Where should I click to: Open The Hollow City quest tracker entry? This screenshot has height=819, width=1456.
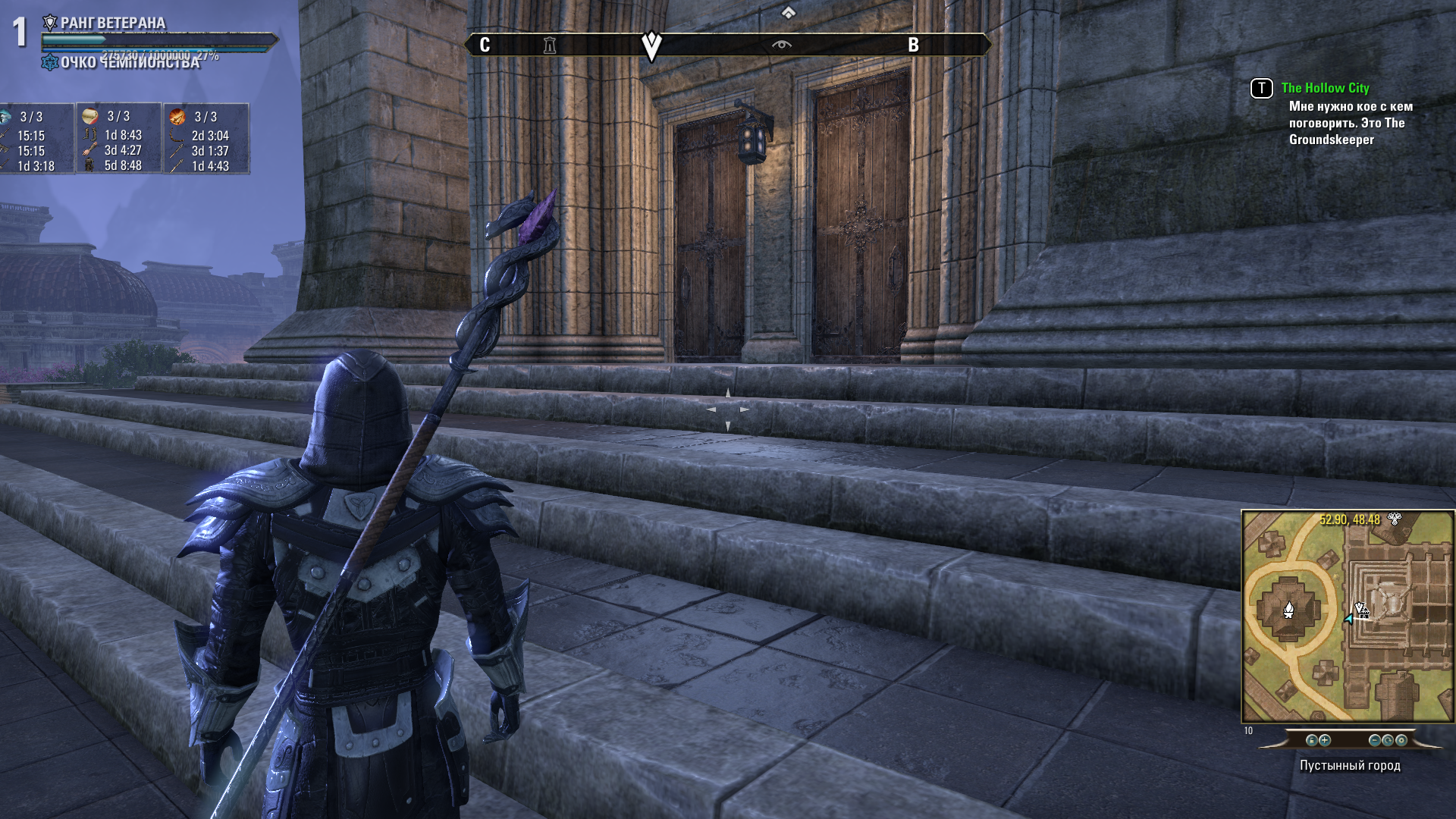(x=1324, y=88)
